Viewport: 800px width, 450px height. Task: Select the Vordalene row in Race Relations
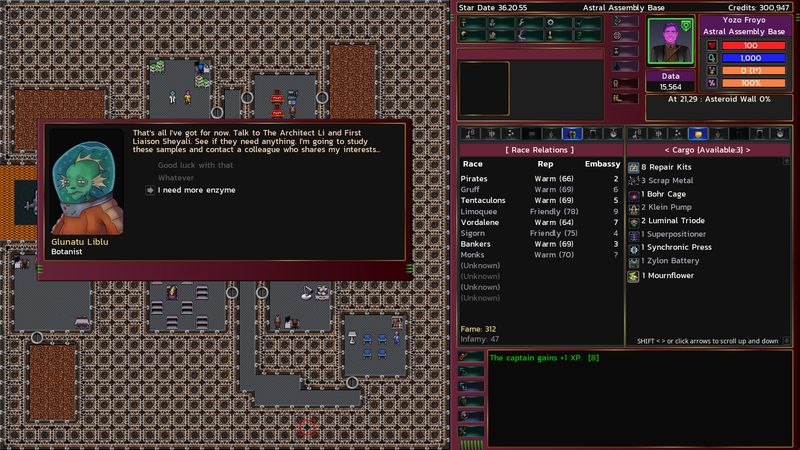click(482, 221)
